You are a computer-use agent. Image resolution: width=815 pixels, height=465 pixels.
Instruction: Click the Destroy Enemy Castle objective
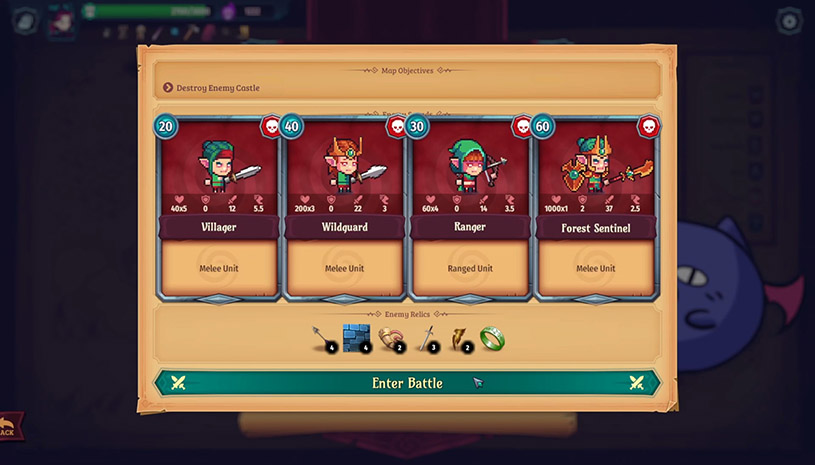(x=218, y=88)
